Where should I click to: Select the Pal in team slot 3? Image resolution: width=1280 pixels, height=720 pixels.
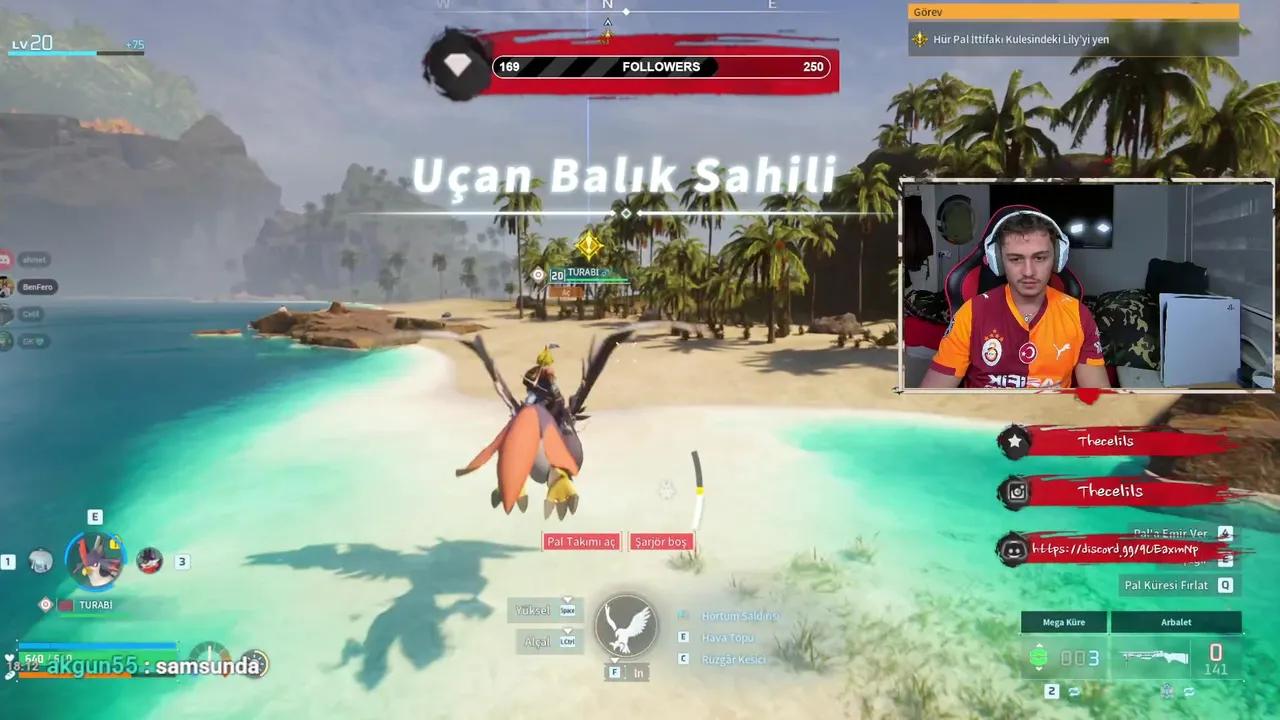pyautogui.click(x=147, y=561)
